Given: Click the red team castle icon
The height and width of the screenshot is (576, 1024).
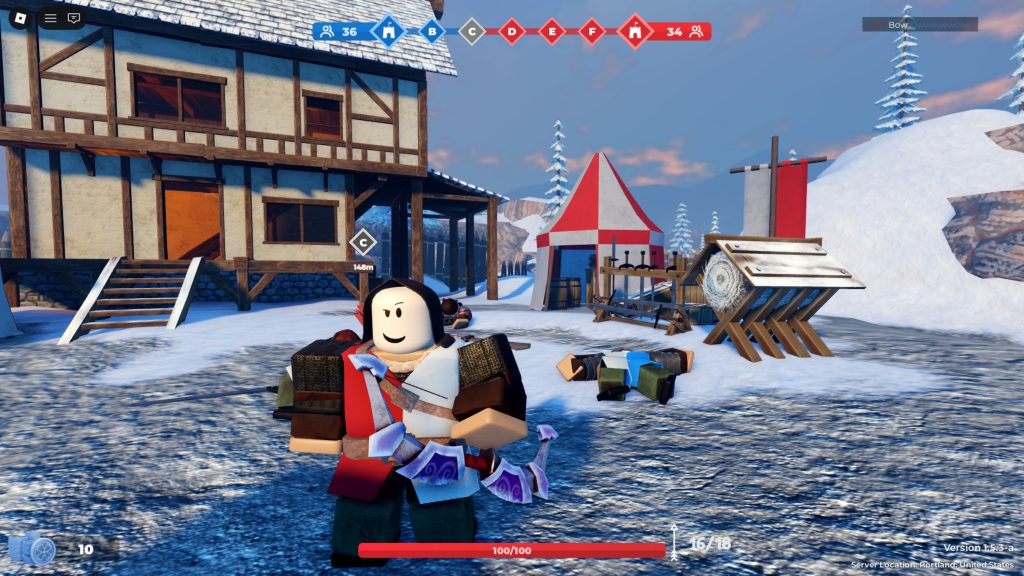Looking at the screenshot, I should 635,31.
